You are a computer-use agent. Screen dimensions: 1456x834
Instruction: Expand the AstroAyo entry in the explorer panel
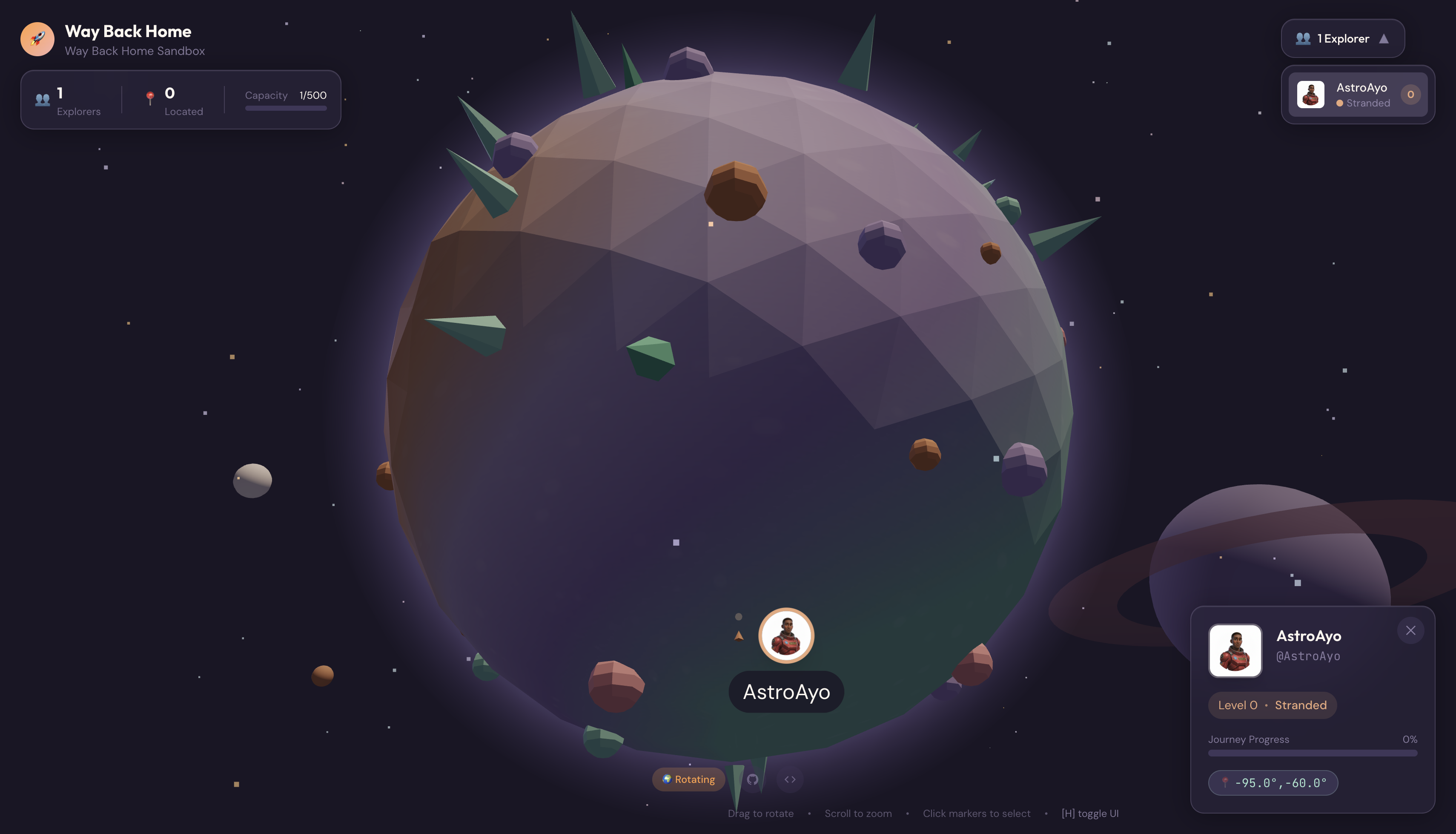1358,94
